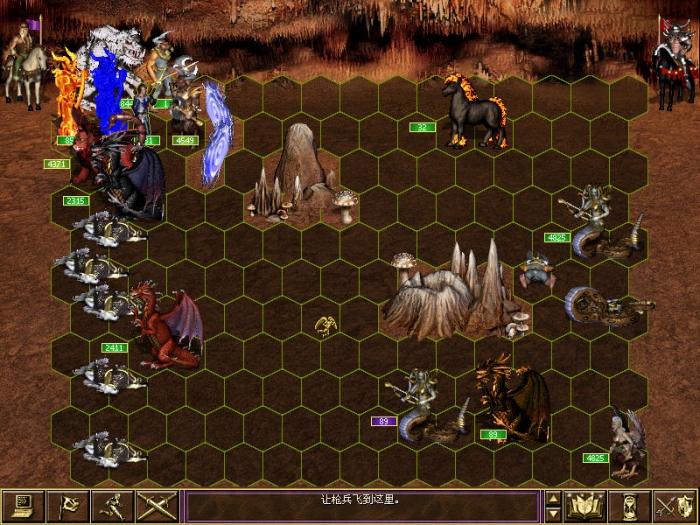Toggle auto-combat with the crossed swords button

(156, 506)
